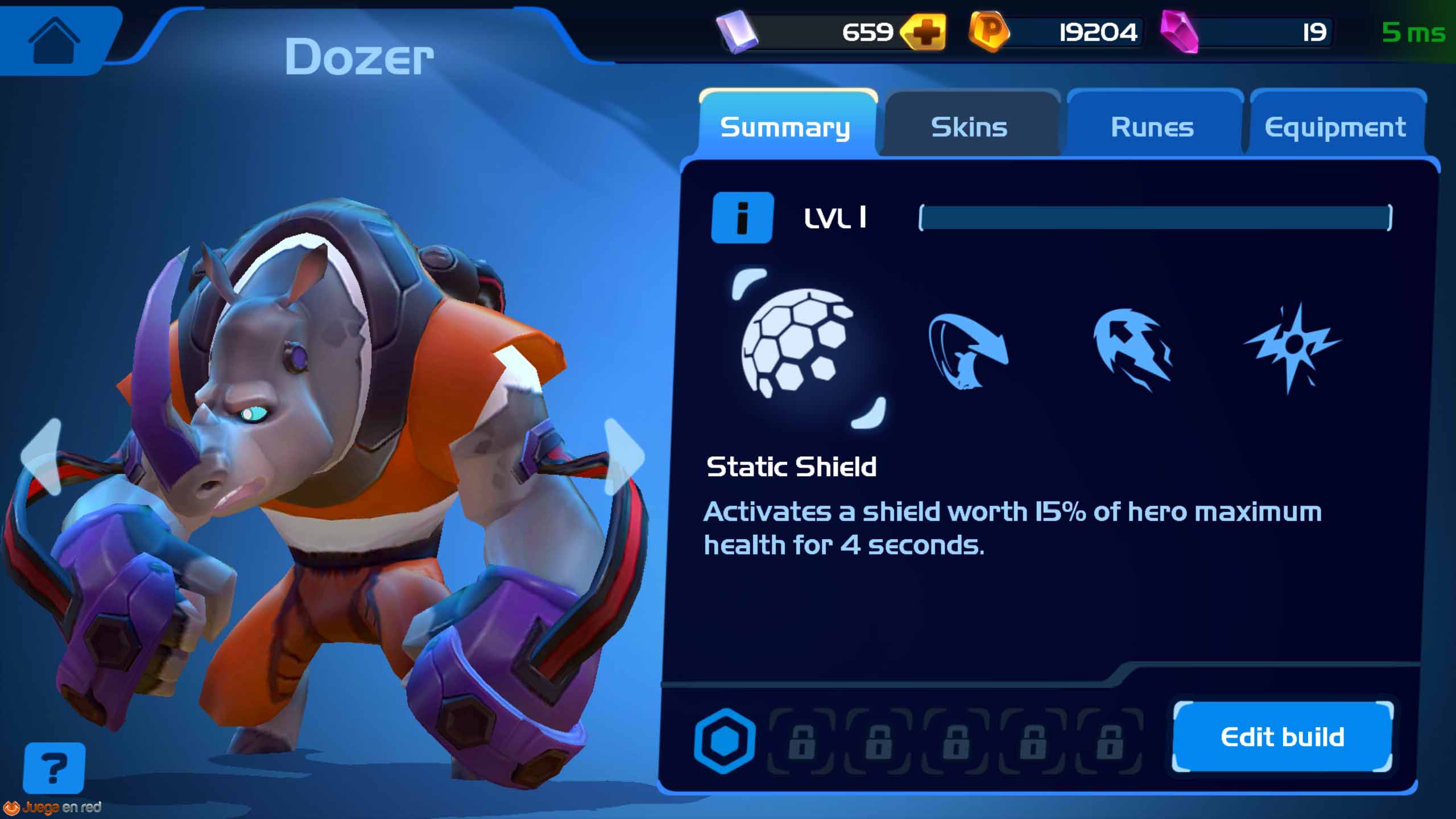Image resolution: width=1456 pixels, height=819 pixels.
Task: Select the blue hexagon build slot
Action: tap(725, 741)
